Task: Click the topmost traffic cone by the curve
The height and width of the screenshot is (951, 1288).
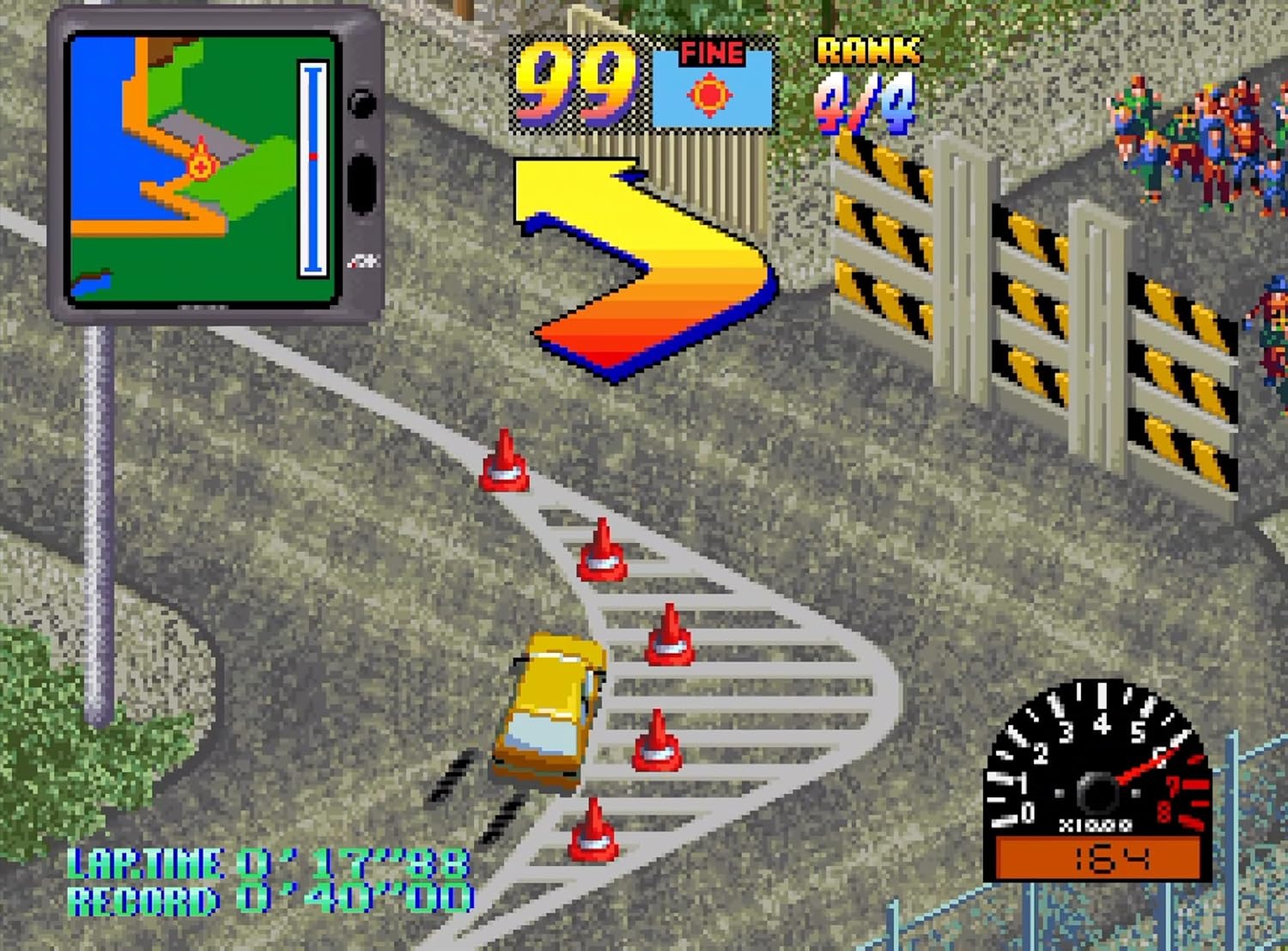Action: (x=505, y=464)
